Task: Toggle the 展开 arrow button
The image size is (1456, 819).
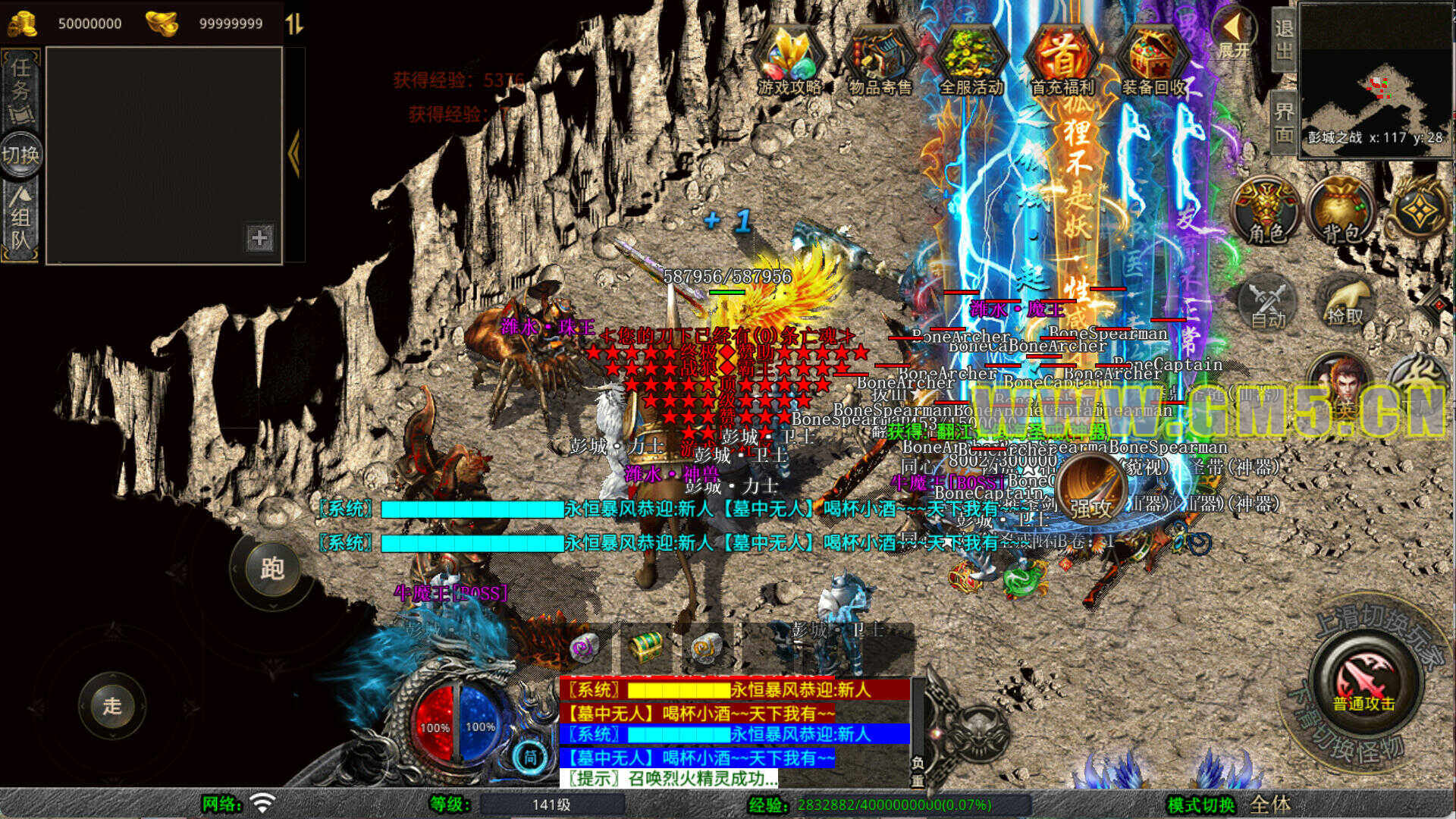Action: (1234, 34)
